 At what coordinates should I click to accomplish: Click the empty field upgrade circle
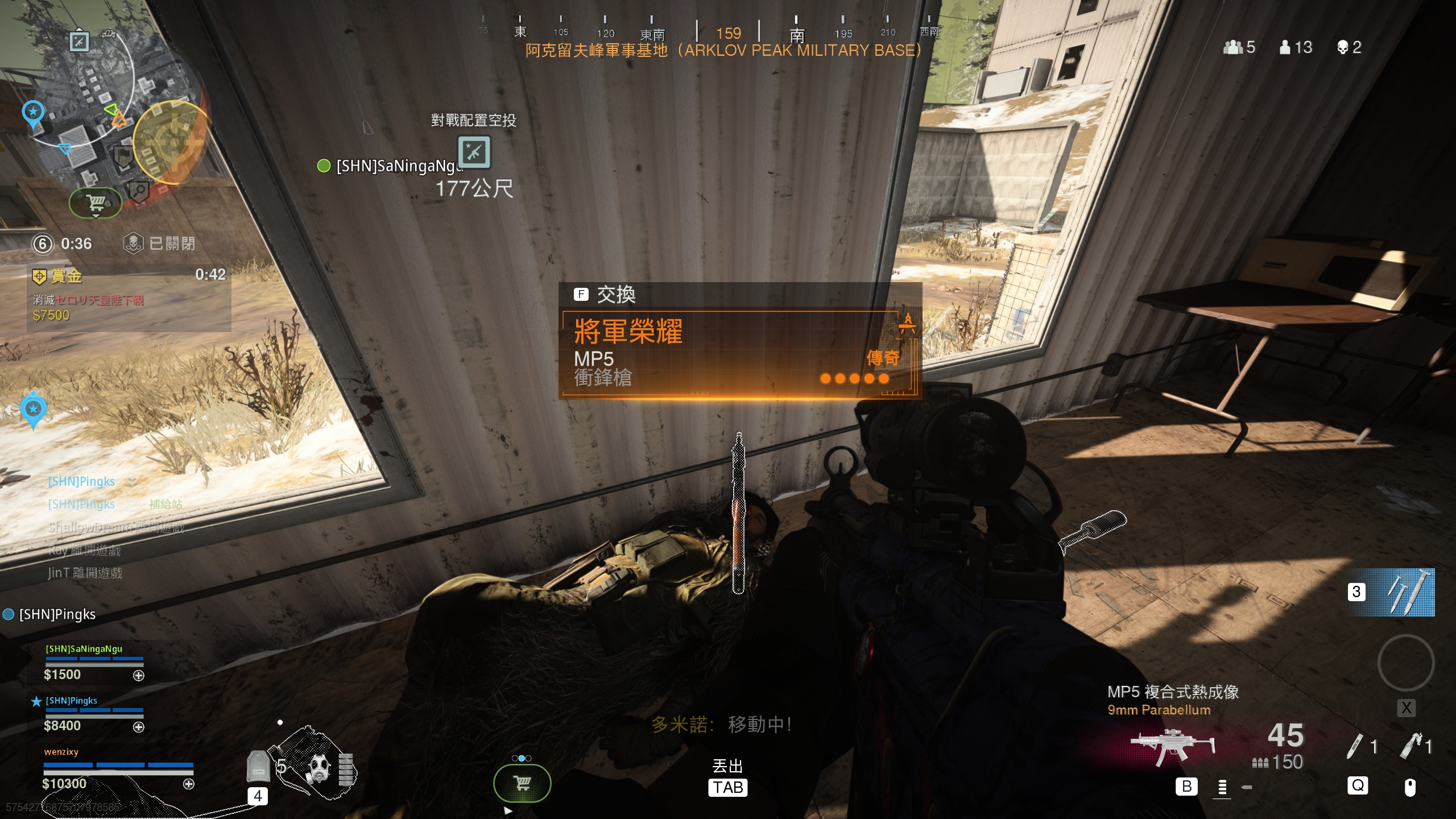point(1405,663)
